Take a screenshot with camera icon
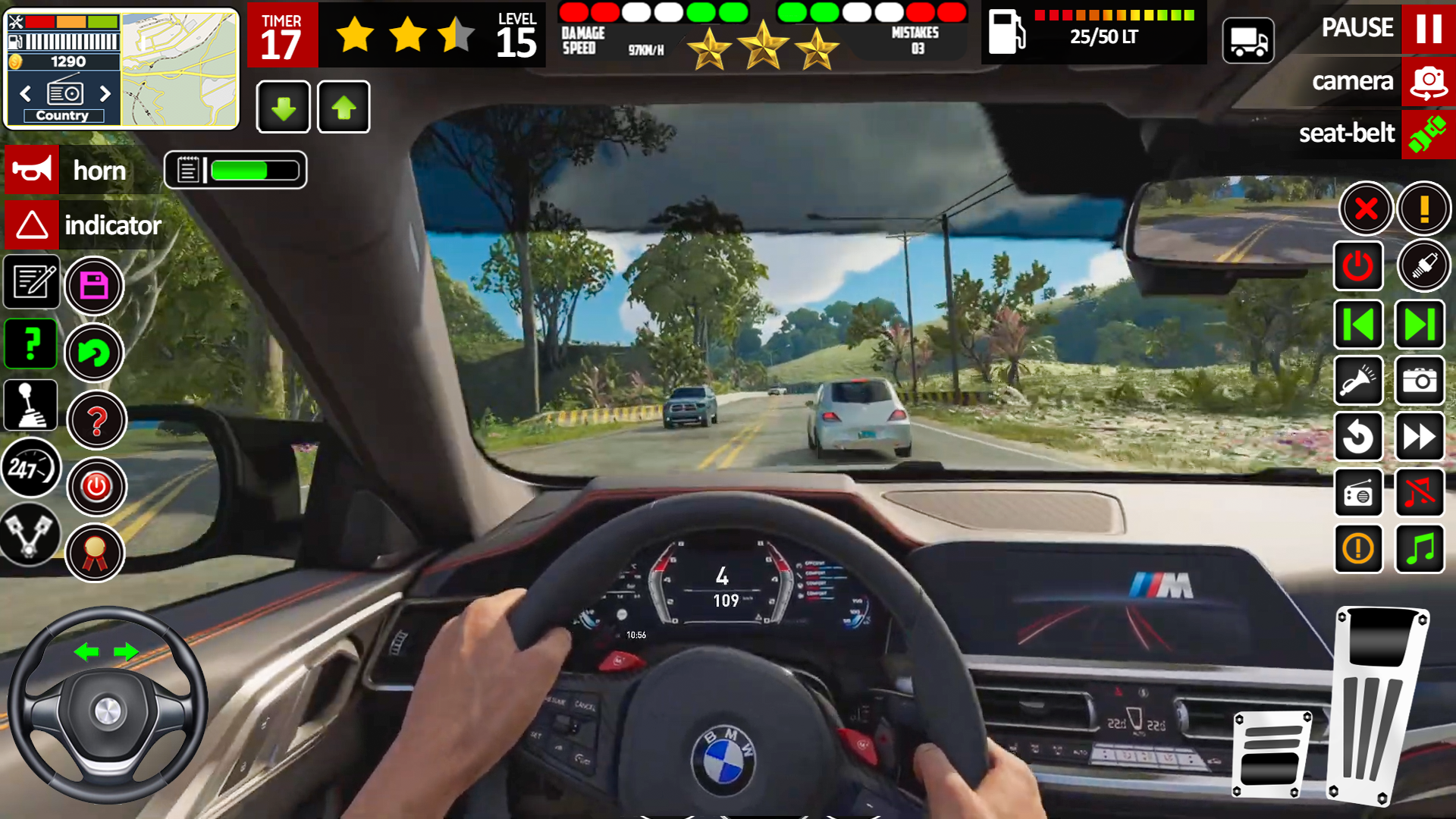This screenshot has width=1456, height=819. pos(1419,381)
